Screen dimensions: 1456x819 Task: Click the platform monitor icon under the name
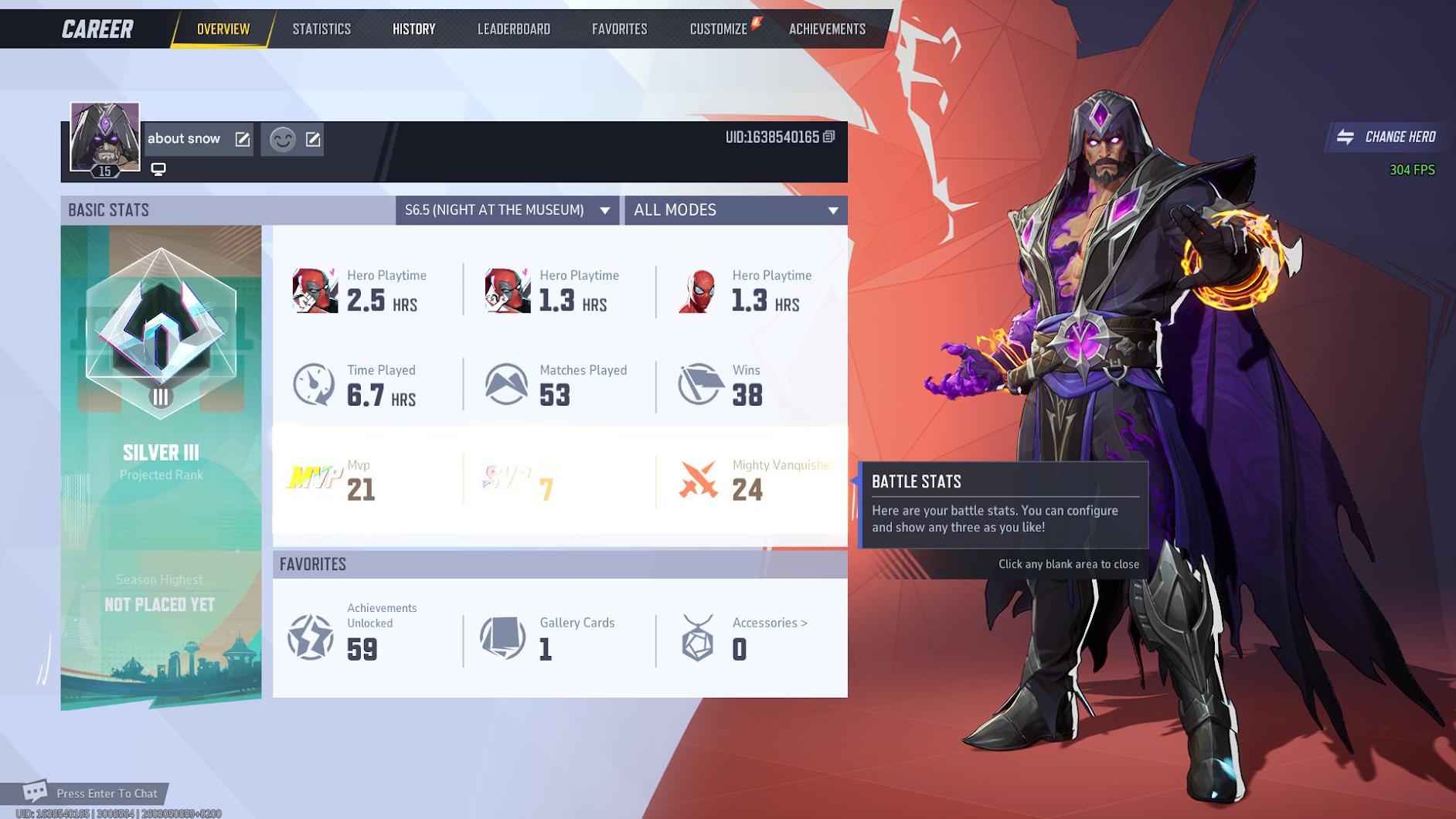point(159,168)
